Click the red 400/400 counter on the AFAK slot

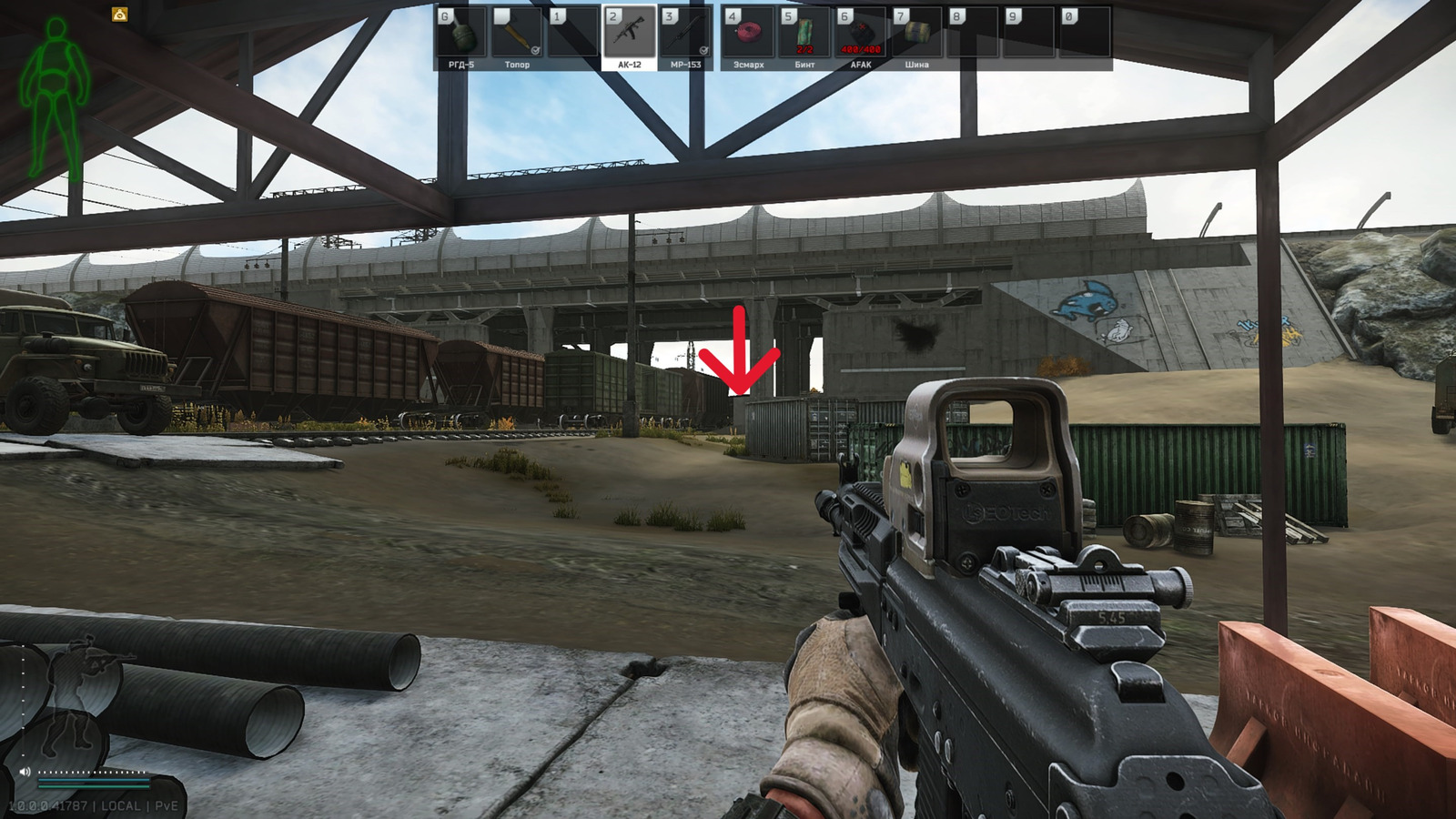pos(860,47)
